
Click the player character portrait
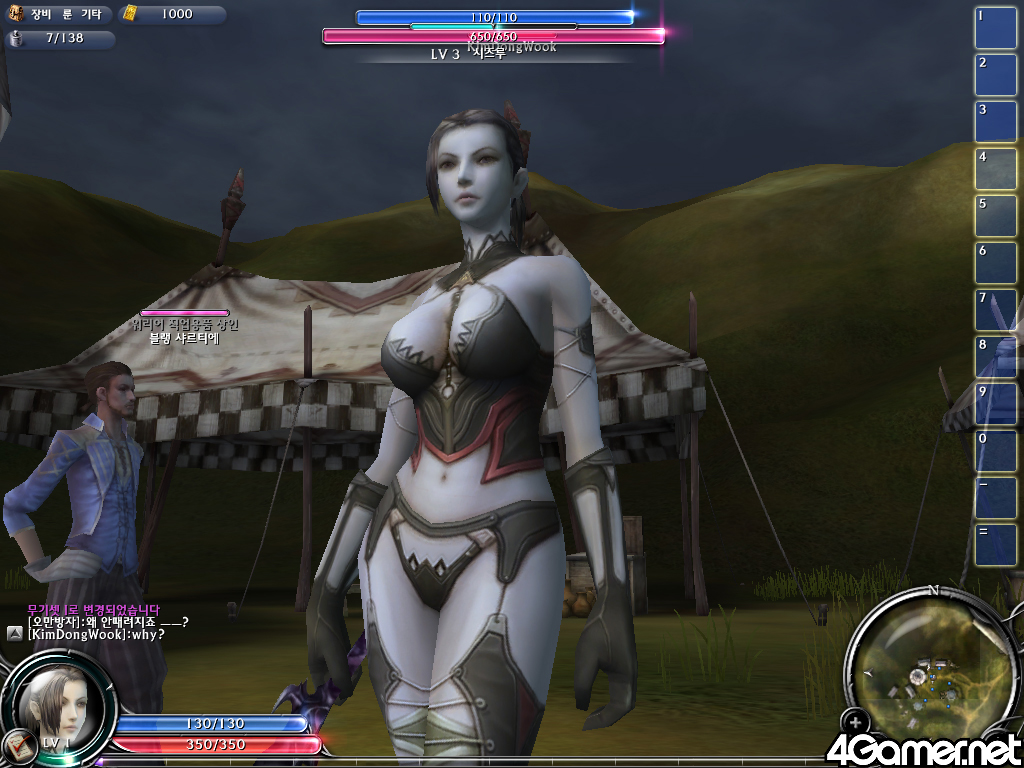58,705
